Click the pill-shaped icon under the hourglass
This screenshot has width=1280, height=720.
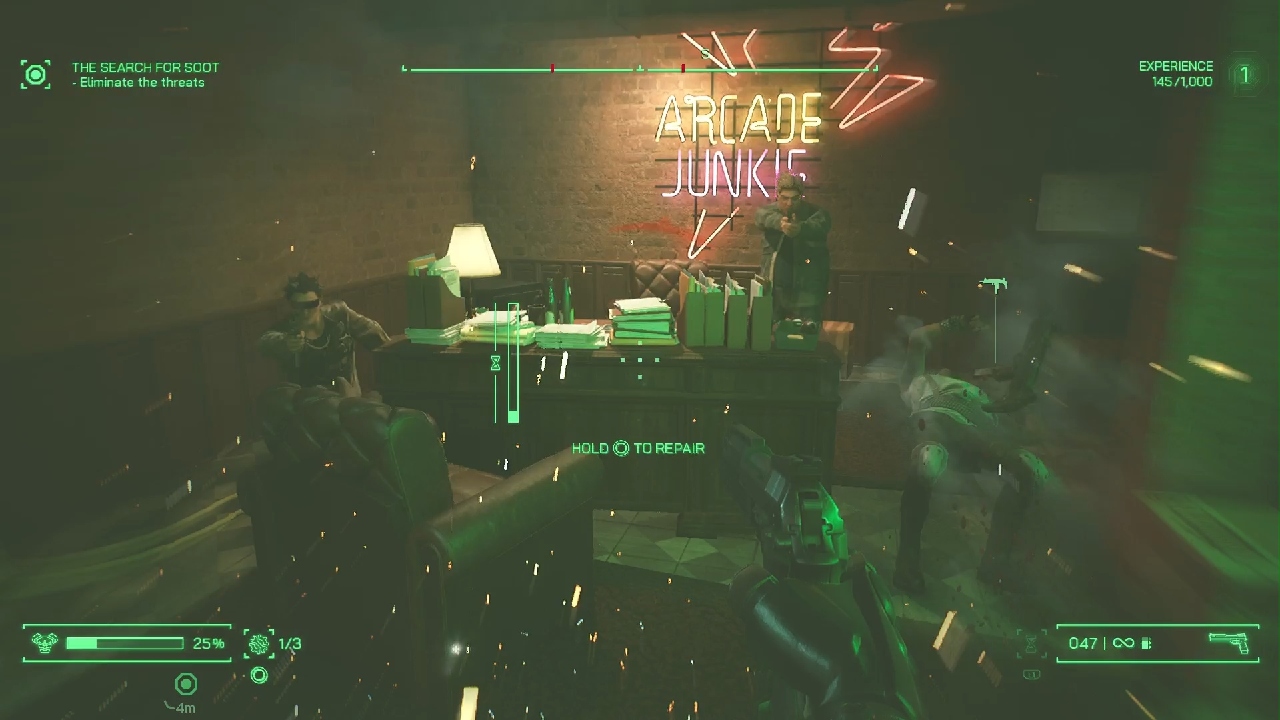pos(1031,673)
